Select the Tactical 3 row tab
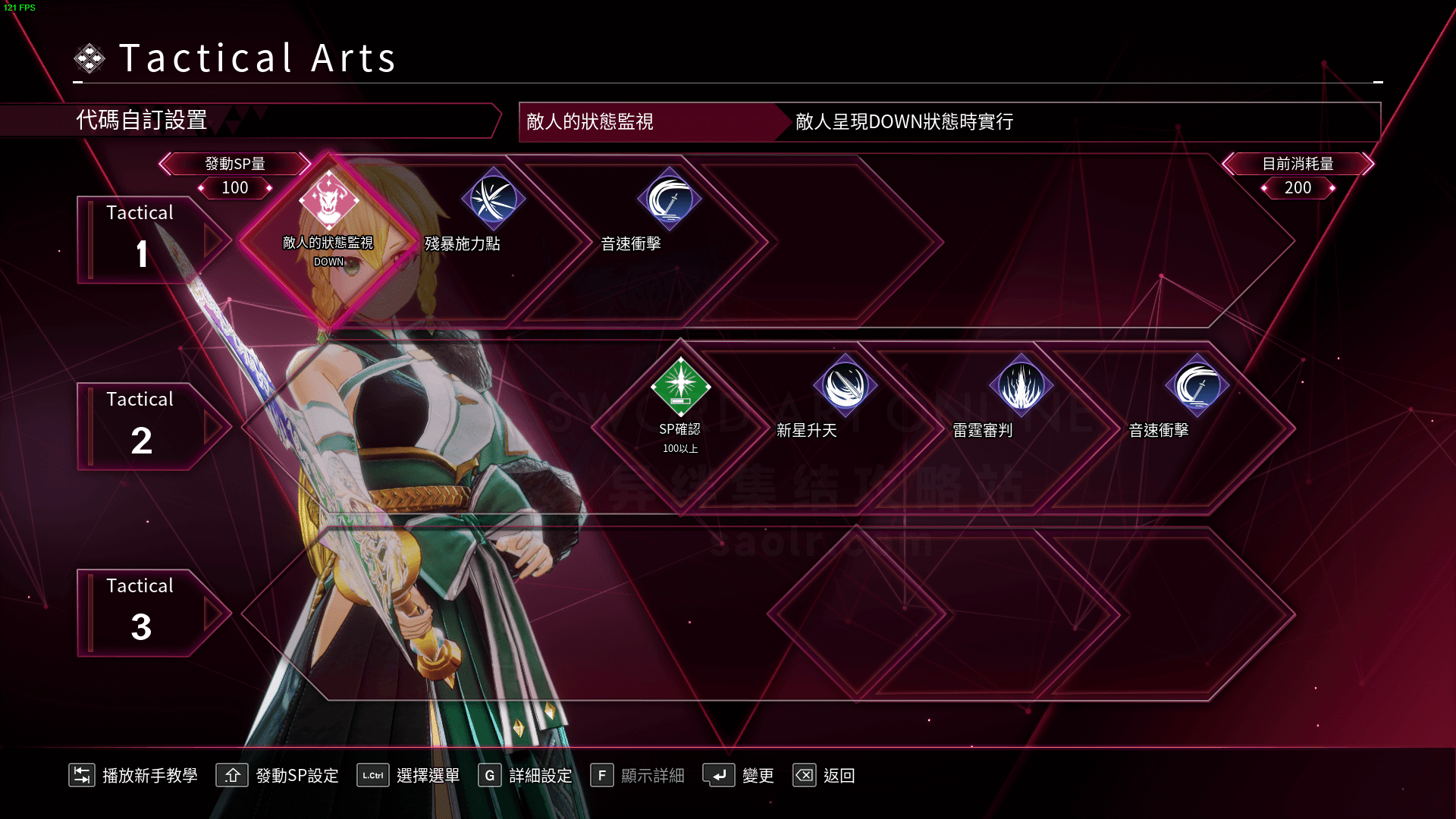 [x=140, y=612]
